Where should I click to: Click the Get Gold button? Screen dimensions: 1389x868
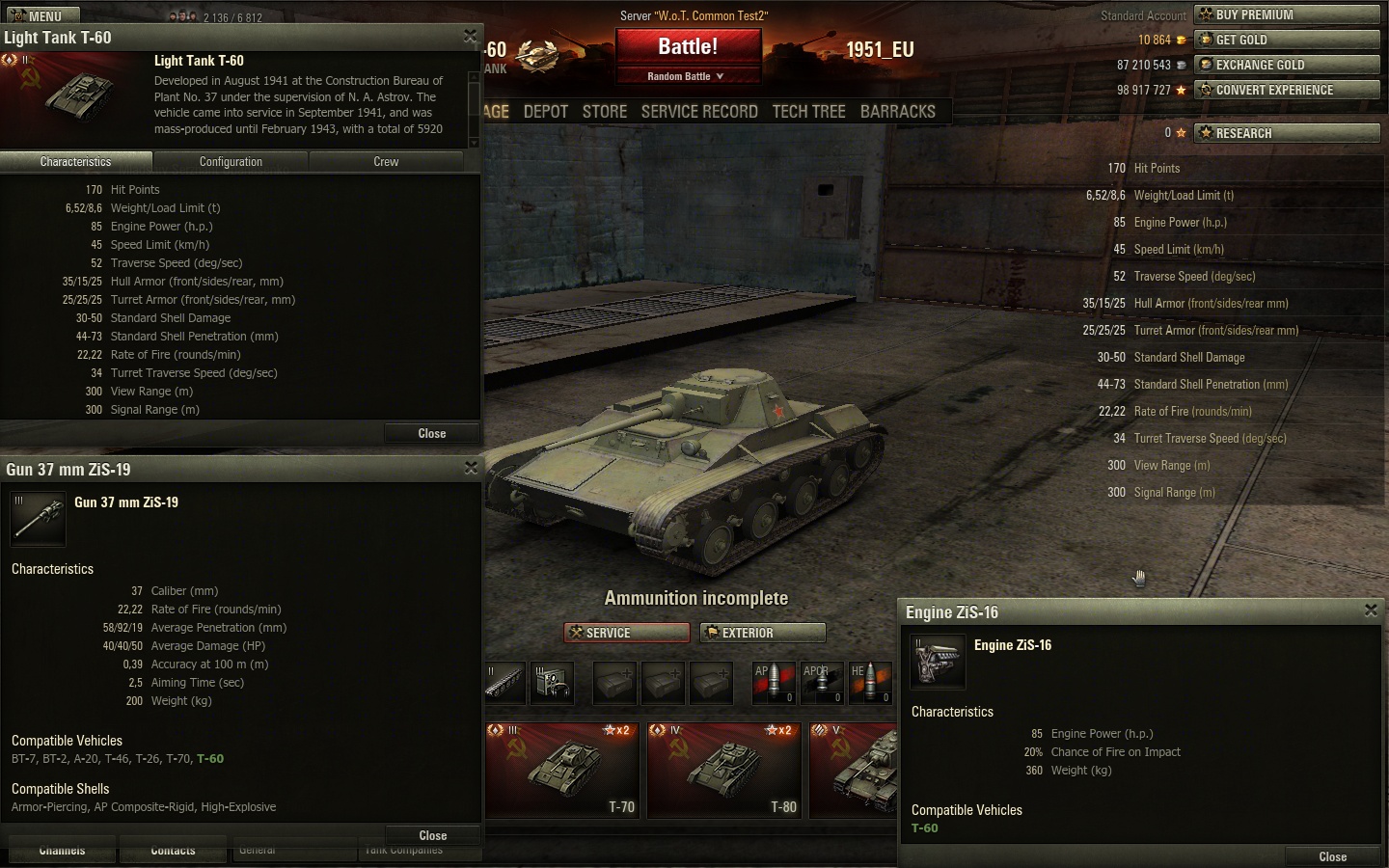(x=1286, y=40)
